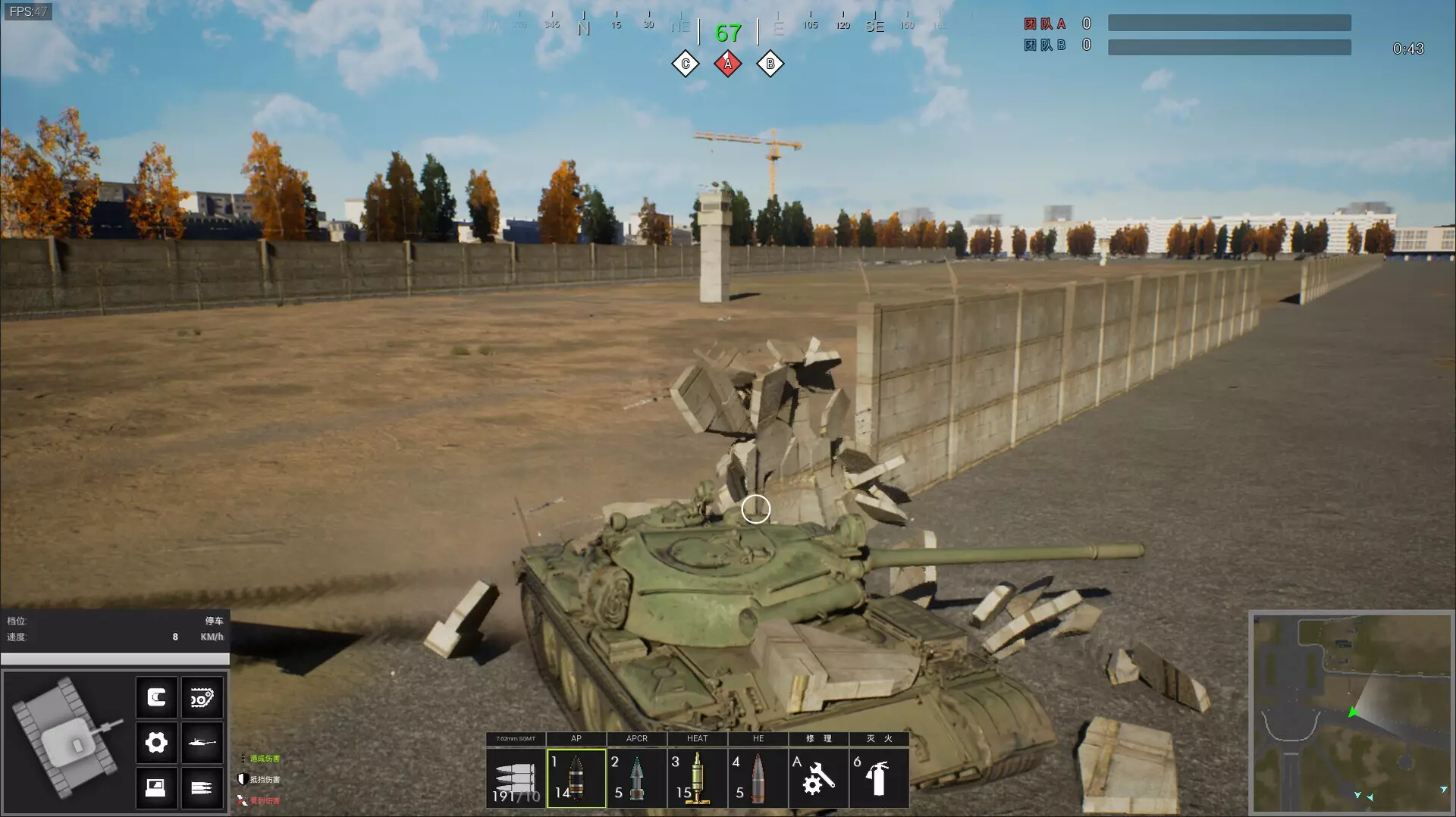This screenshot has height=817, width=1456.
Task: Click capture point C marker
Action: [x=686, y=64]
